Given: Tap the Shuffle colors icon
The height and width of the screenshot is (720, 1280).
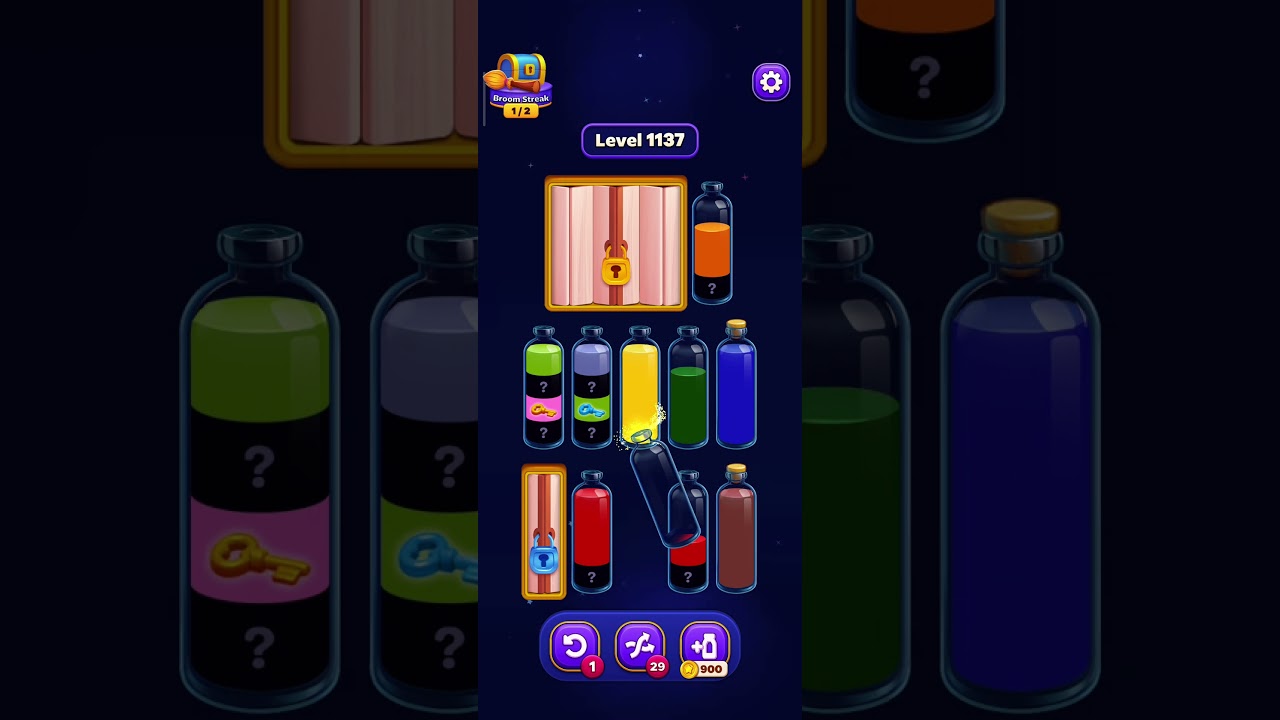Looking at the screenshot, I should click(x=640, y=646).
